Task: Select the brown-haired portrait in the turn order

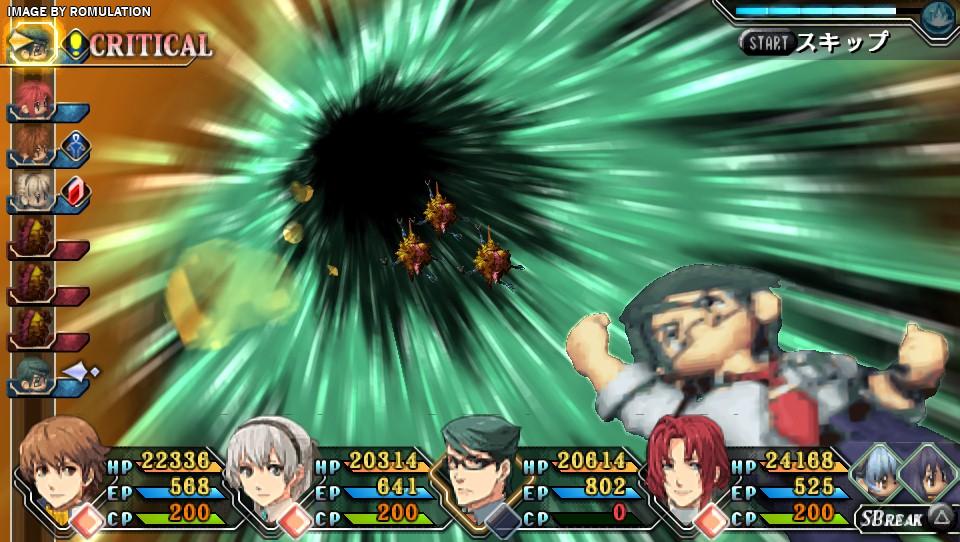Action: click(31, 146)
